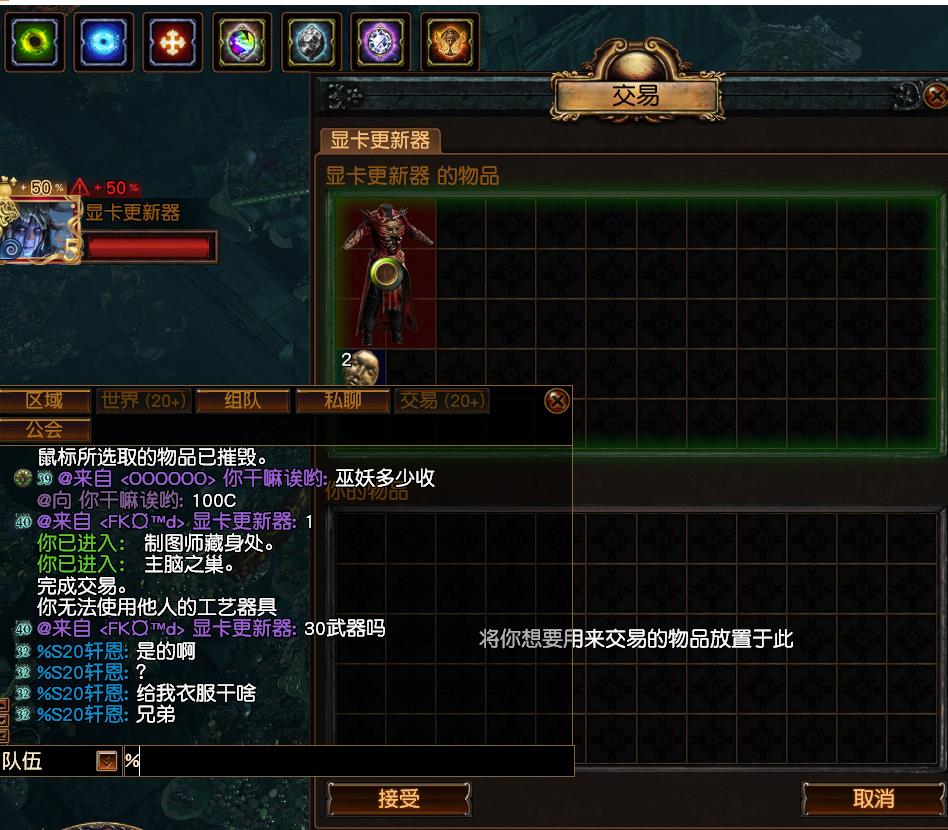This screenshot has width=948, height=830.
Task: Open the 公会 guild chat tab
Action: (x=45, y=430)
